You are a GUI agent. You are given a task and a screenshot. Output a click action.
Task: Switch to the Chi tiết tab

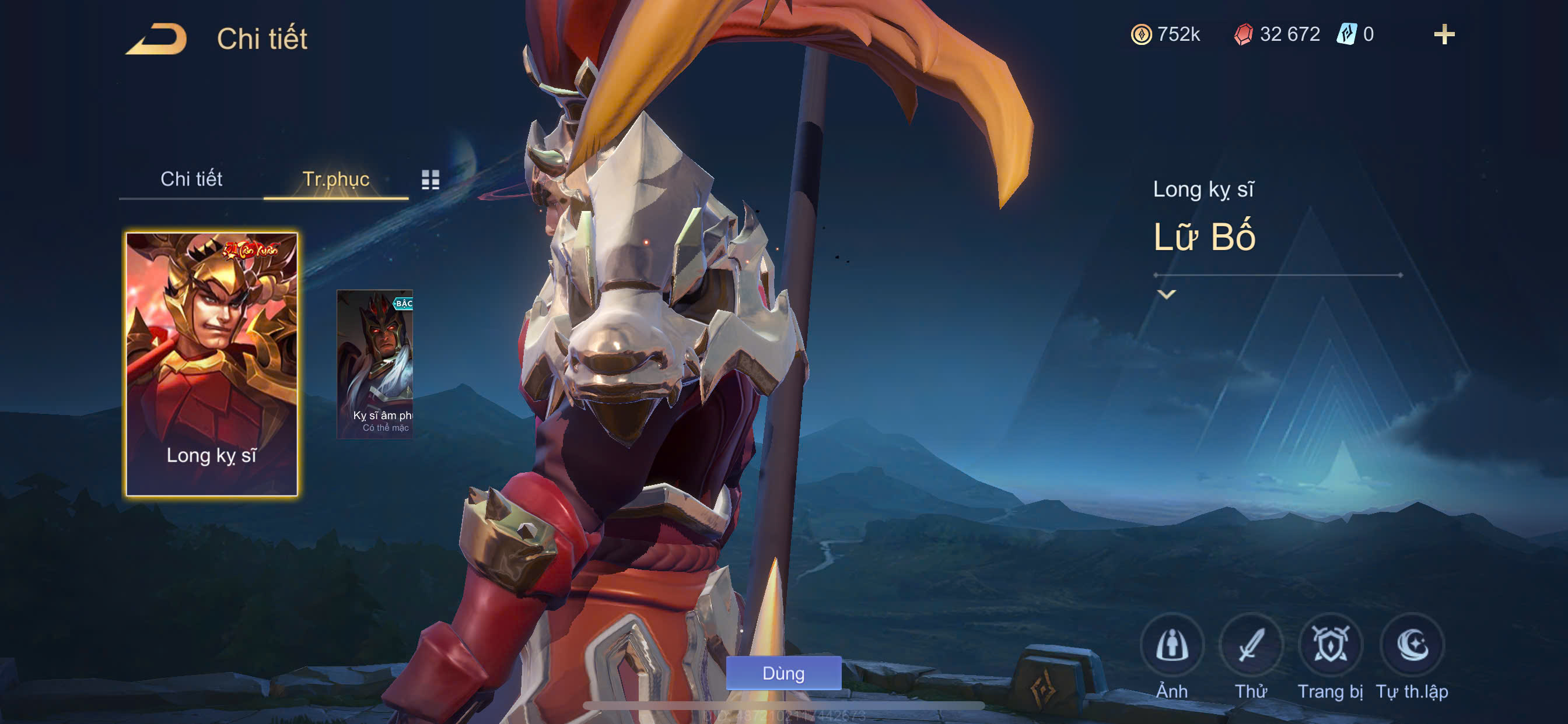click(x=191, y=179)
